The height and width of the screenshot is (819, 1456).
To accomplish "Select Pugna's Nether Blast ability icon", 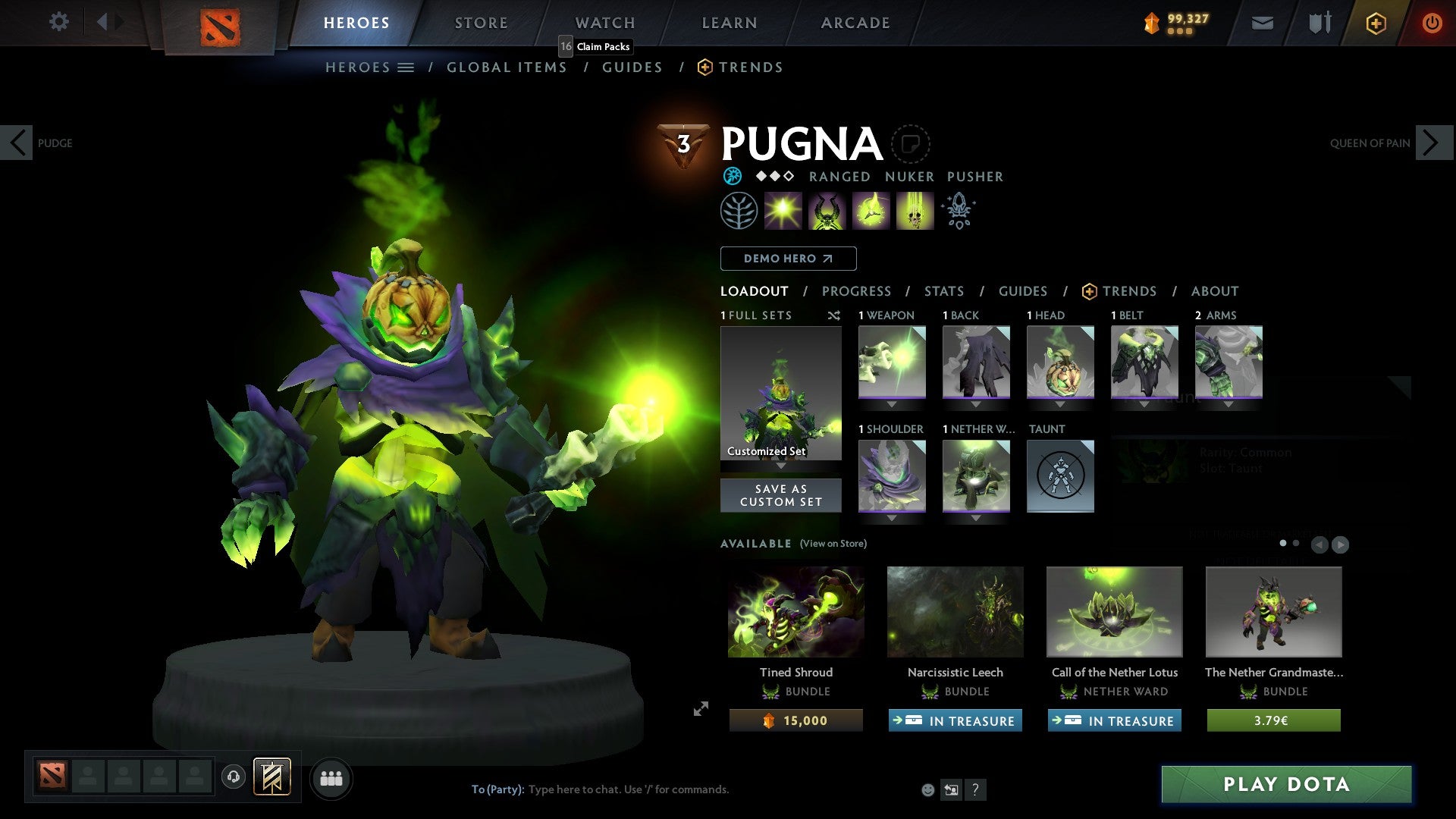I will (783, 210).
